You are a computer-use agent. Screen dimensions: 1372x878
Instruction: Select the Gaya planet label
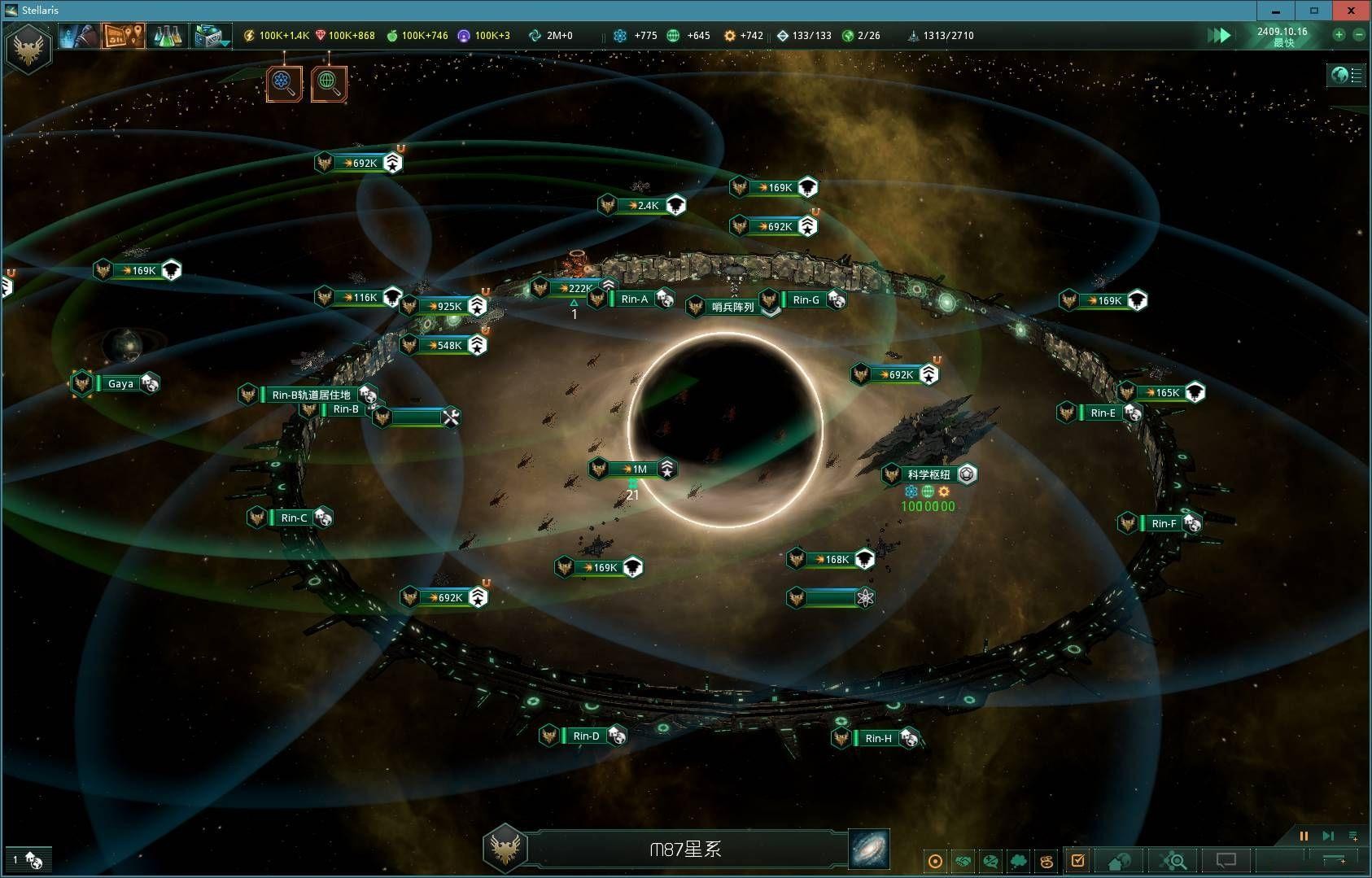pos(120,383)
